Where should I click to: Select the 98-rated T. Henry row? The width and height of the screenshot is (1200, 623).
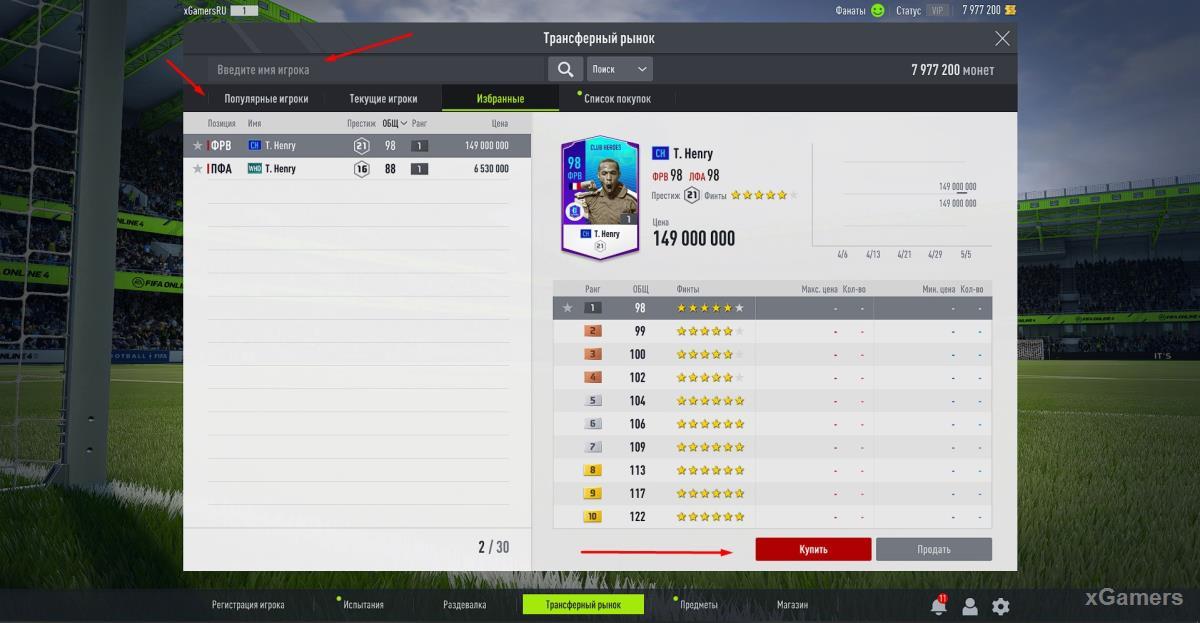pos(358,146)
